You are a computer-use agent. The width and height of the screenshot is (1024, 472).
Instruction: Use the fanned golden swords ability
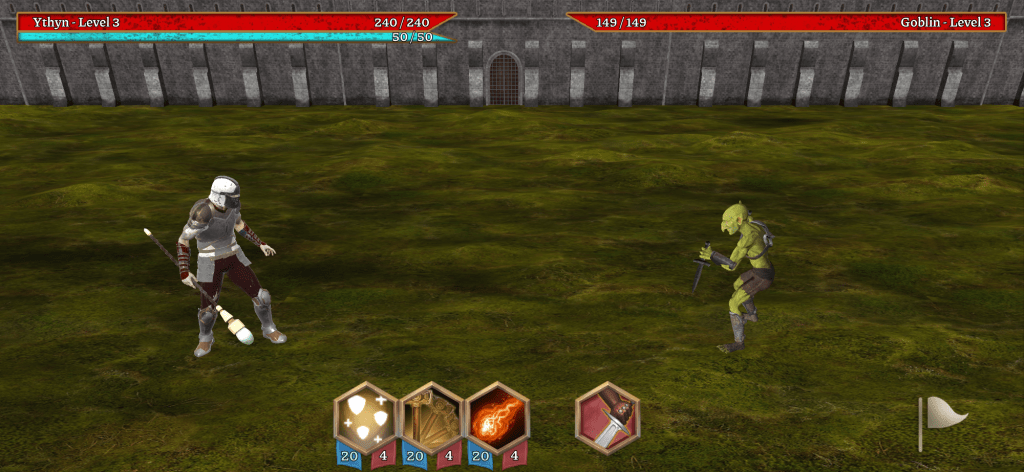click(431, 417)
